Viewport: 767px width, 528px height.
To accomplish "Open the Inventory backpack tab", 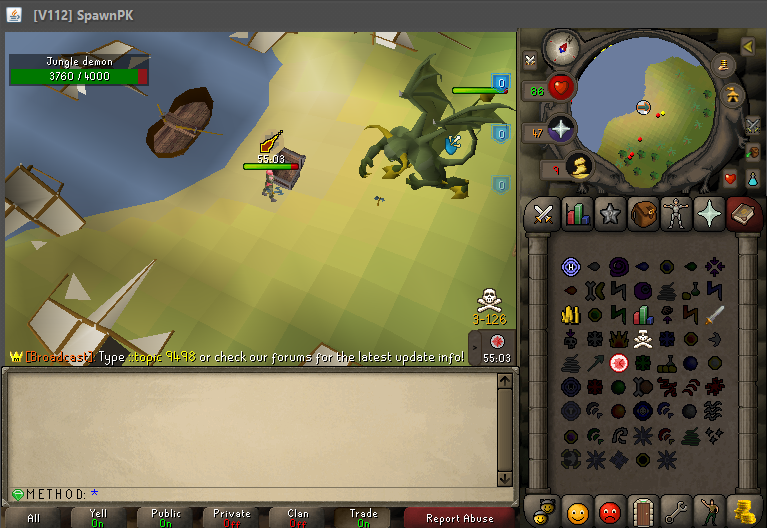I will 643,213.
